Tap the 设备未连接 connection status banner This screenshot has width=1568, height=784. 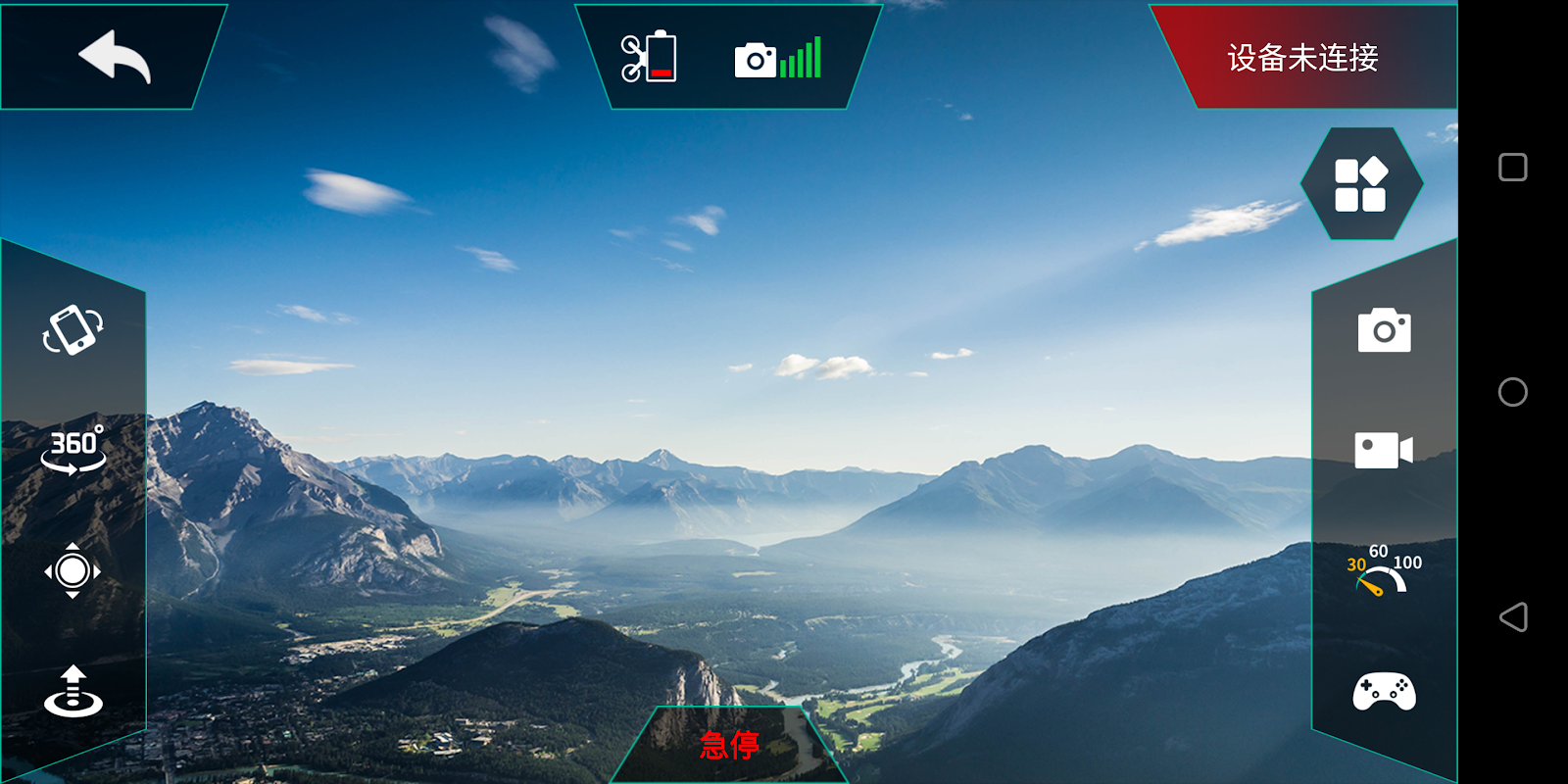1302,58
